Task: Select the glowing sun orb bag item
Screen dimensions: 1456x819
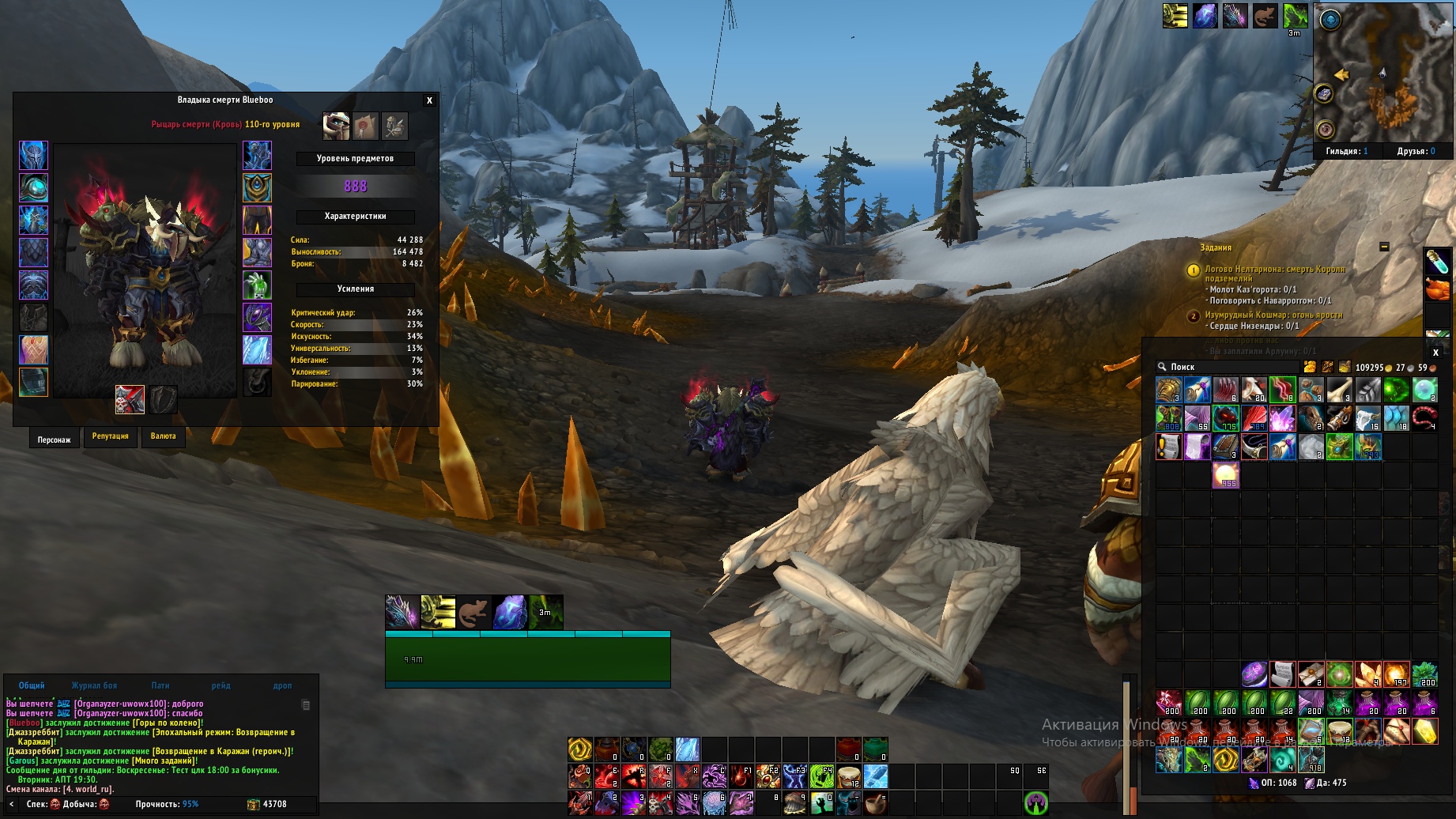Action: pyautogui.click(x=1225, y=476)
